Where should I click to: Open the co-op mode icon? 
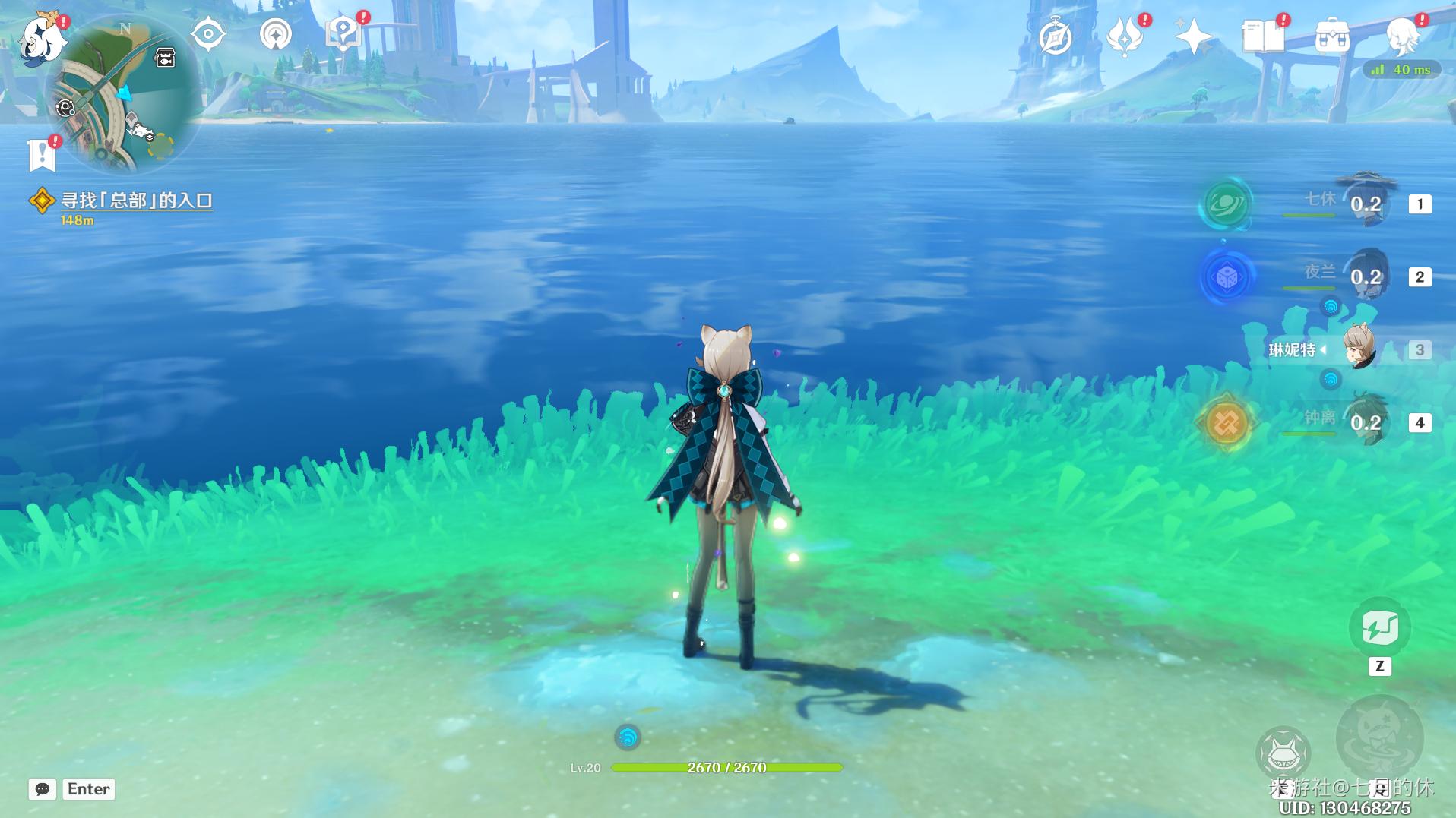(x=275, y=35)
